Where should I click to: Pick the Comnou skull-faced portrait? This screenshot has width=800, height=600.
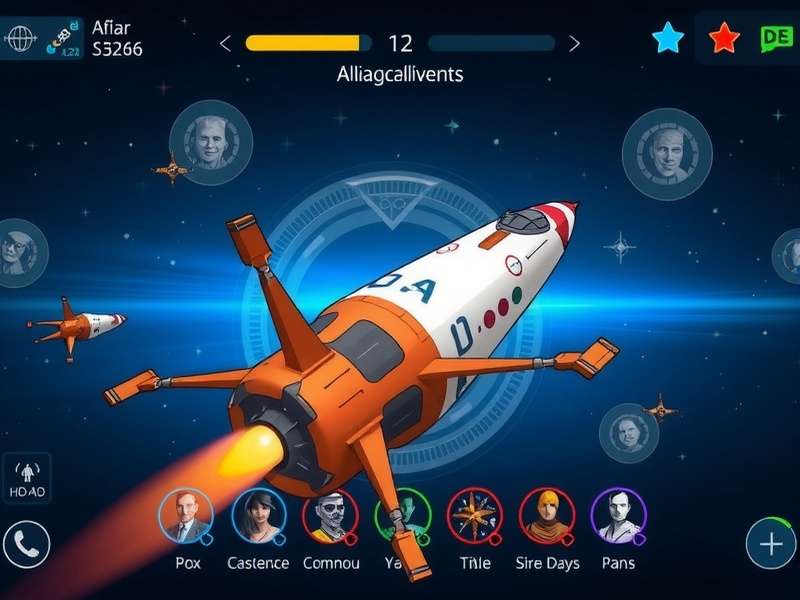[330, 516]
